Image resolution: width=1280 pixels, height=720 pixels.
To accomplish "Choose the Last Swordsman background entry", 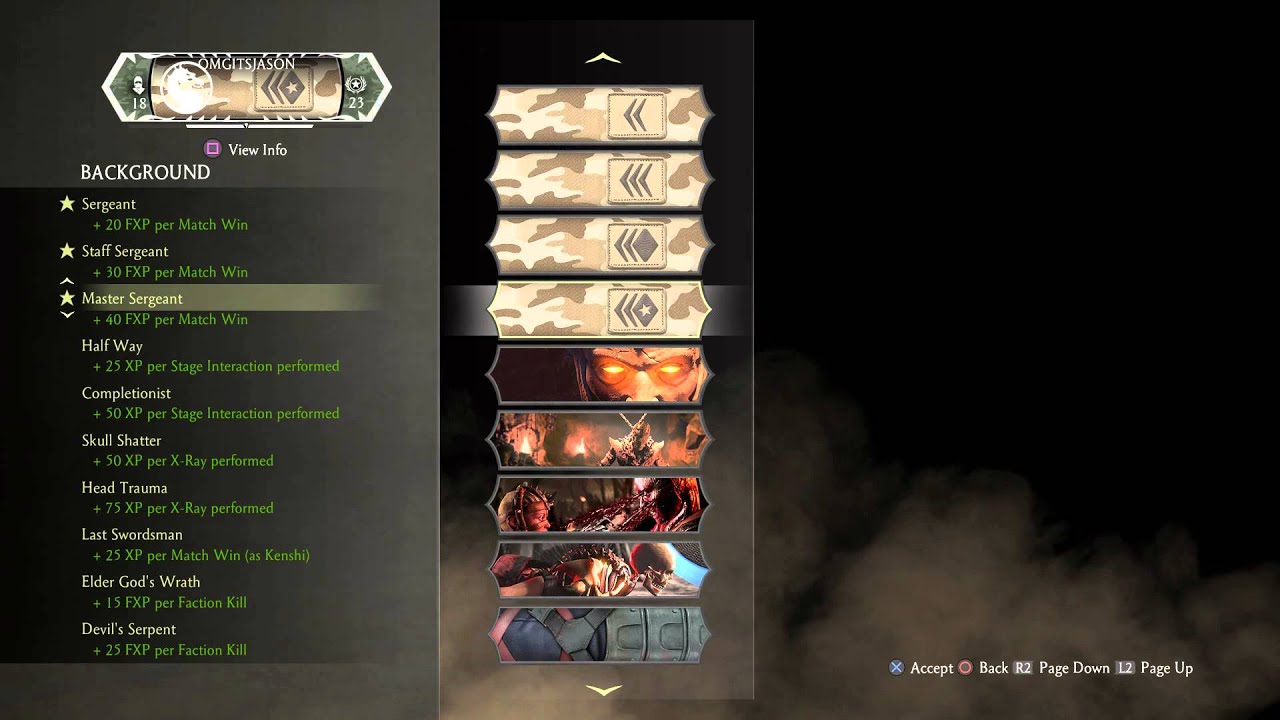I will pyautogui.click(x=132, y=535).
